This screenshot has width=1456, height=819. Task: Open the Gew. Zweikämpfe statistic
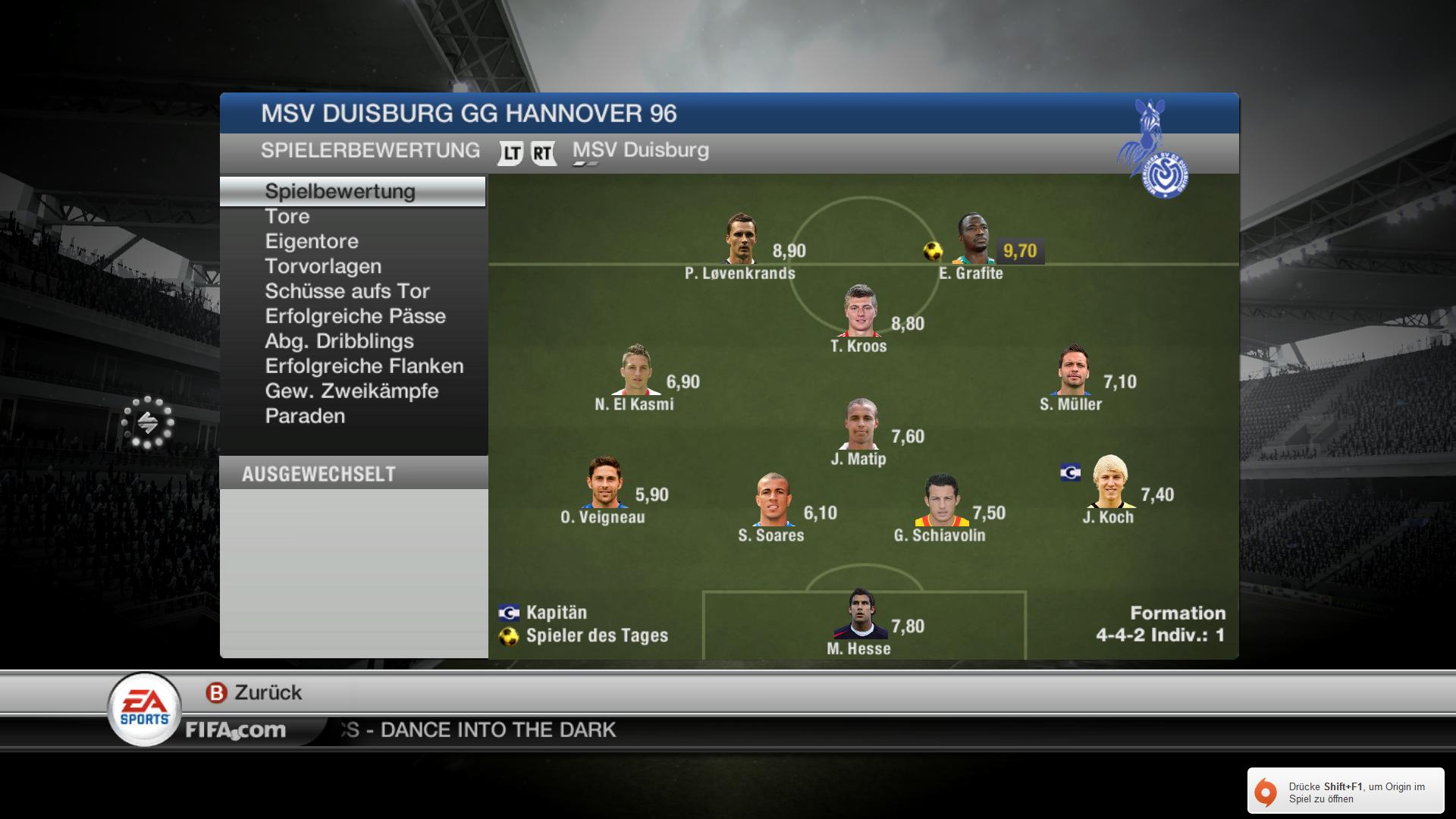352,392
